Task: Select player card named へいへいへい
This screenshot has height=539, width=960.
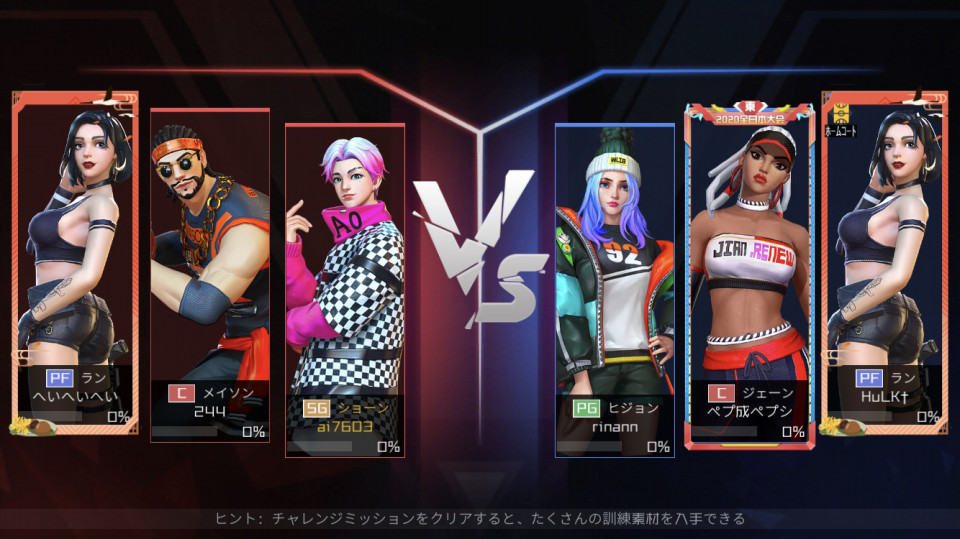Action: click(x=75, y=262)
